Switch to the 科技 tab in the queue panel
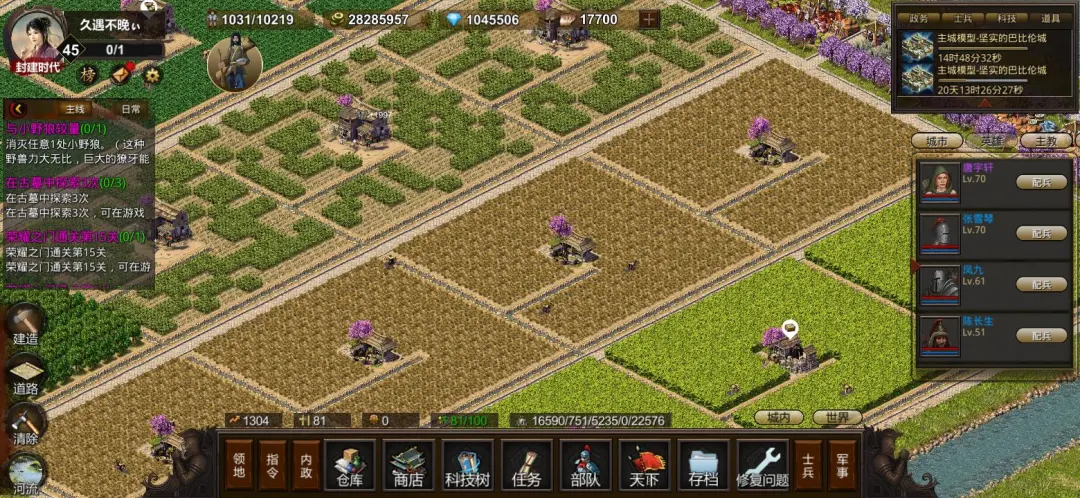Image resolution: width=1080 pixels, height=498 pixels. [1008, 18]
